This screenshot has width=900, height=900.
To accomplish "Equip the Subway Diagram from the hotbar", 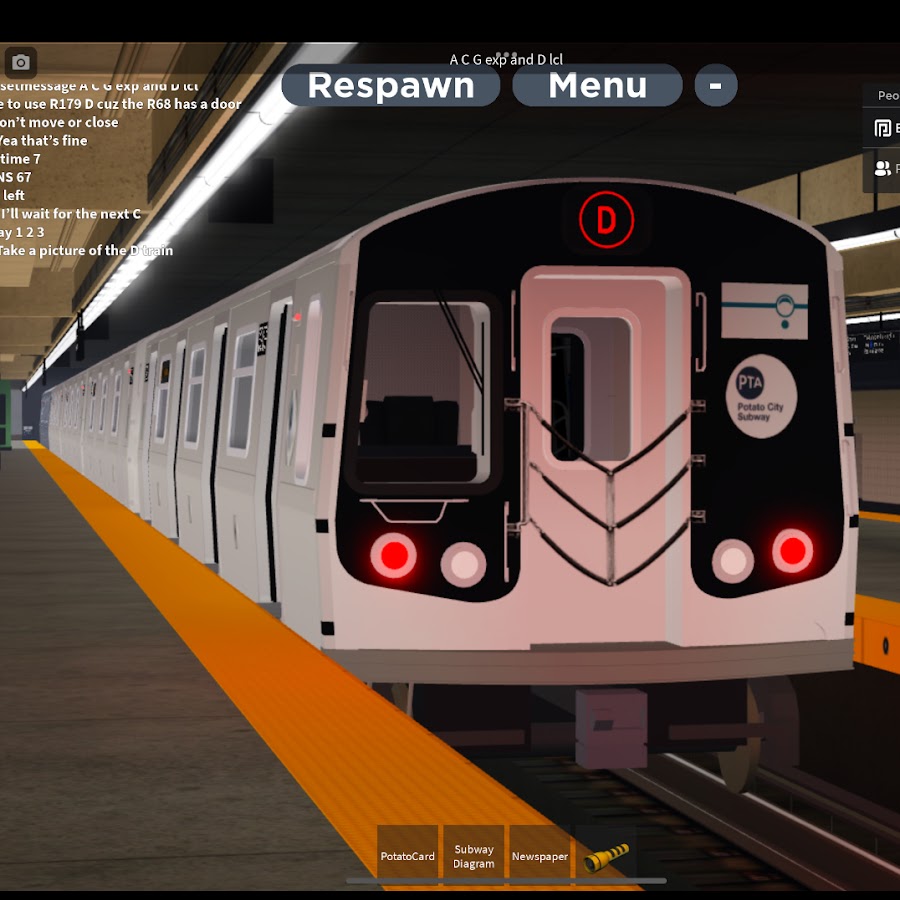I will point(473,855).
